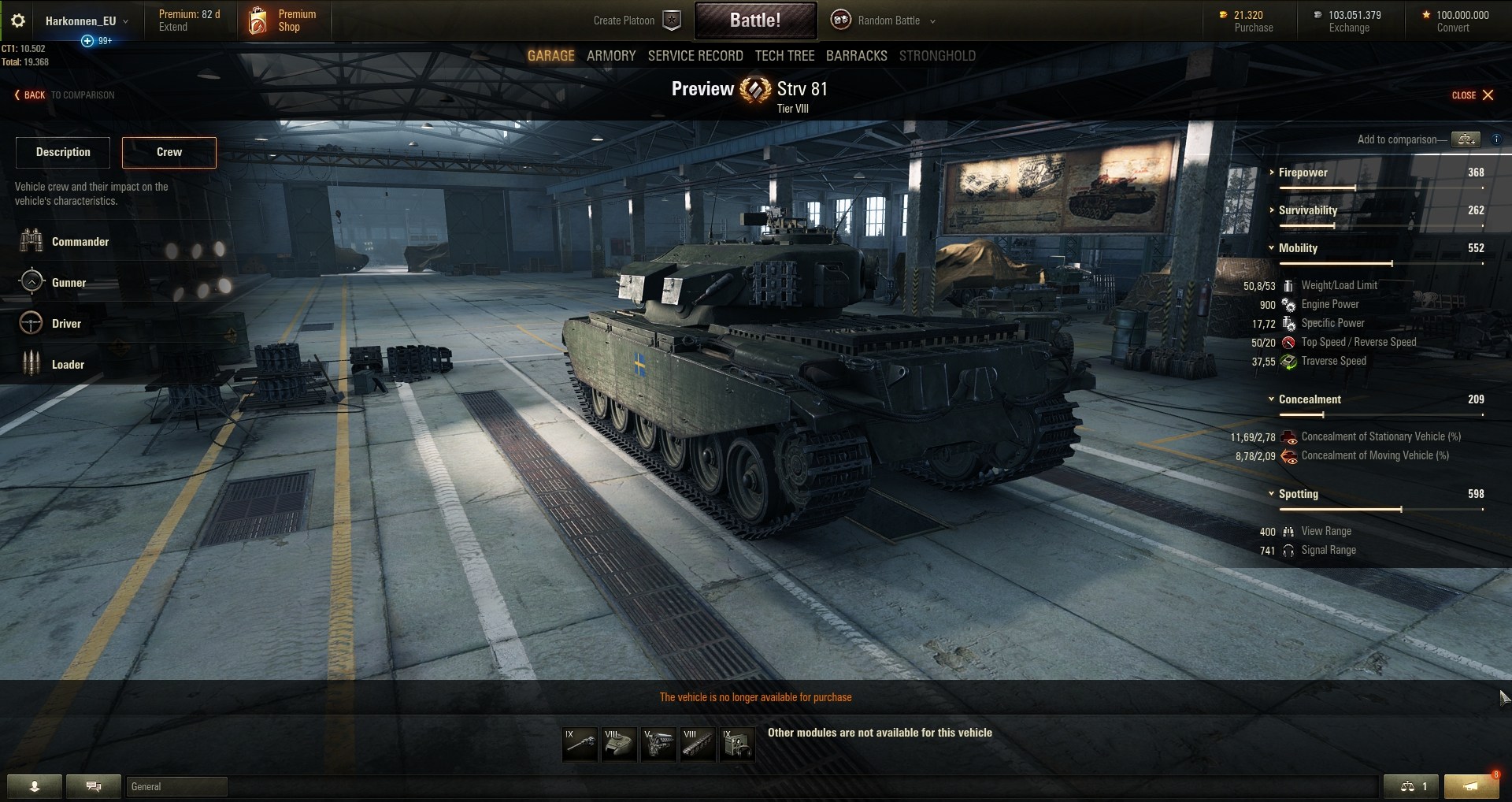This screenshot has width=1512, height=802.
Task: Open the settings gear menu
Action: (x=18, y=21)
